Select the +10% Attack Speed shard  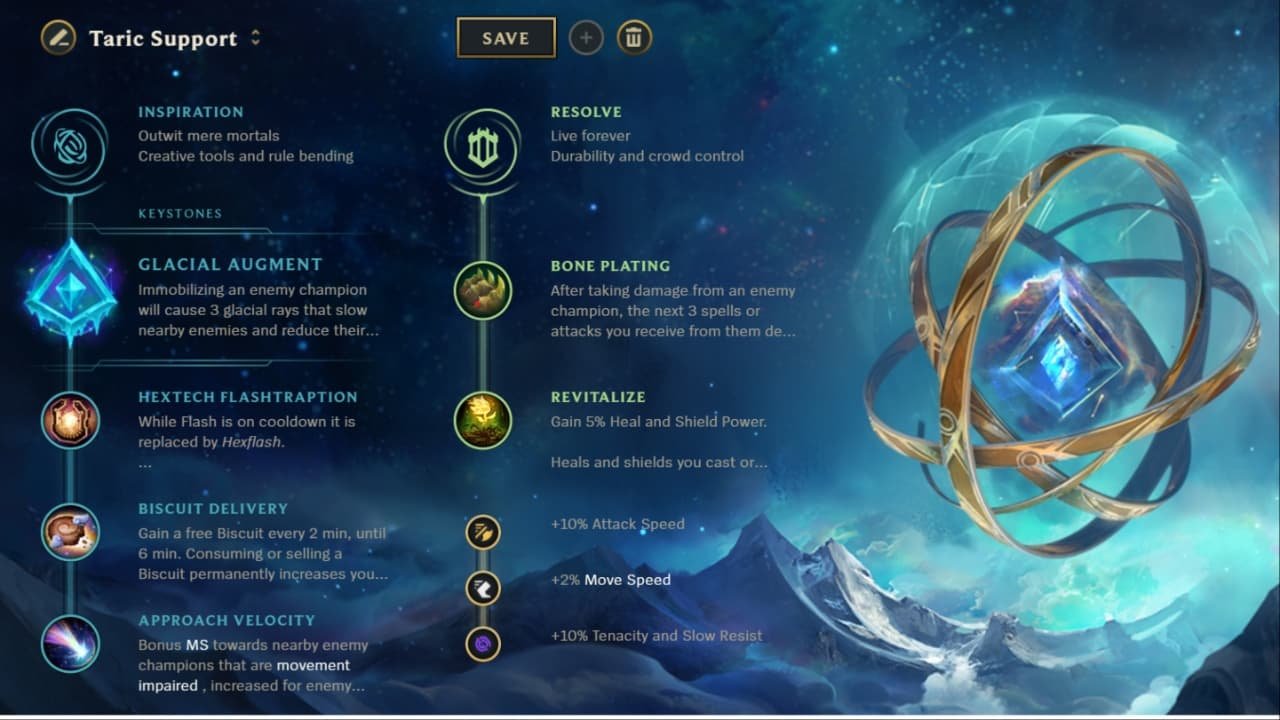click(483, 532)
